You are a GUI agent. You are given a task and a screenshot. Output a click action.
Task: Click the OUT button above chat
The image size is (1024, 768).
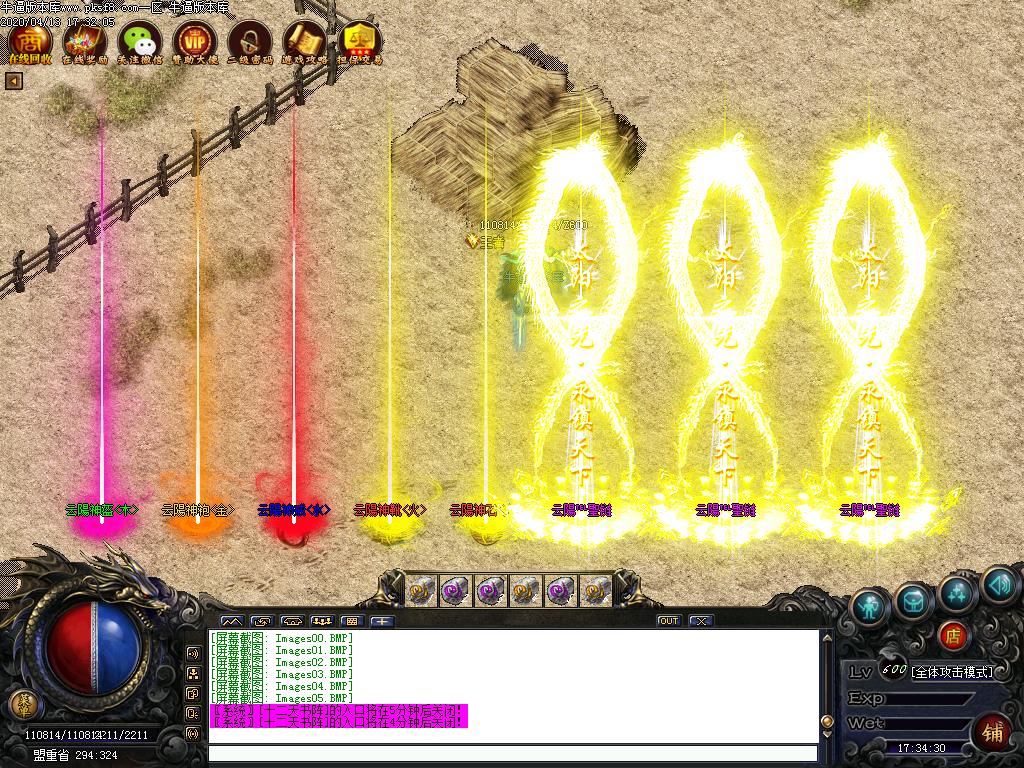pos(669,621)
